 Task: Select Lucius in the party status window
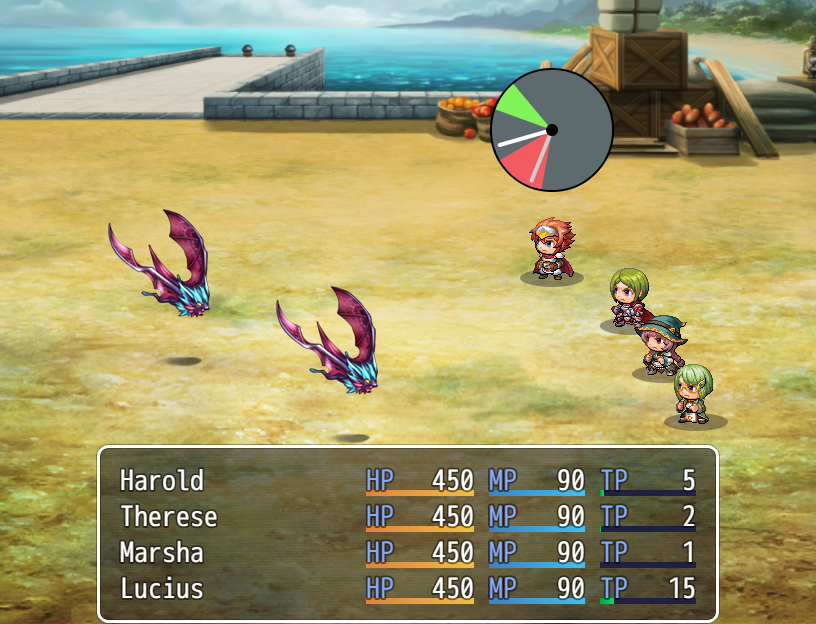coord(407,589)
